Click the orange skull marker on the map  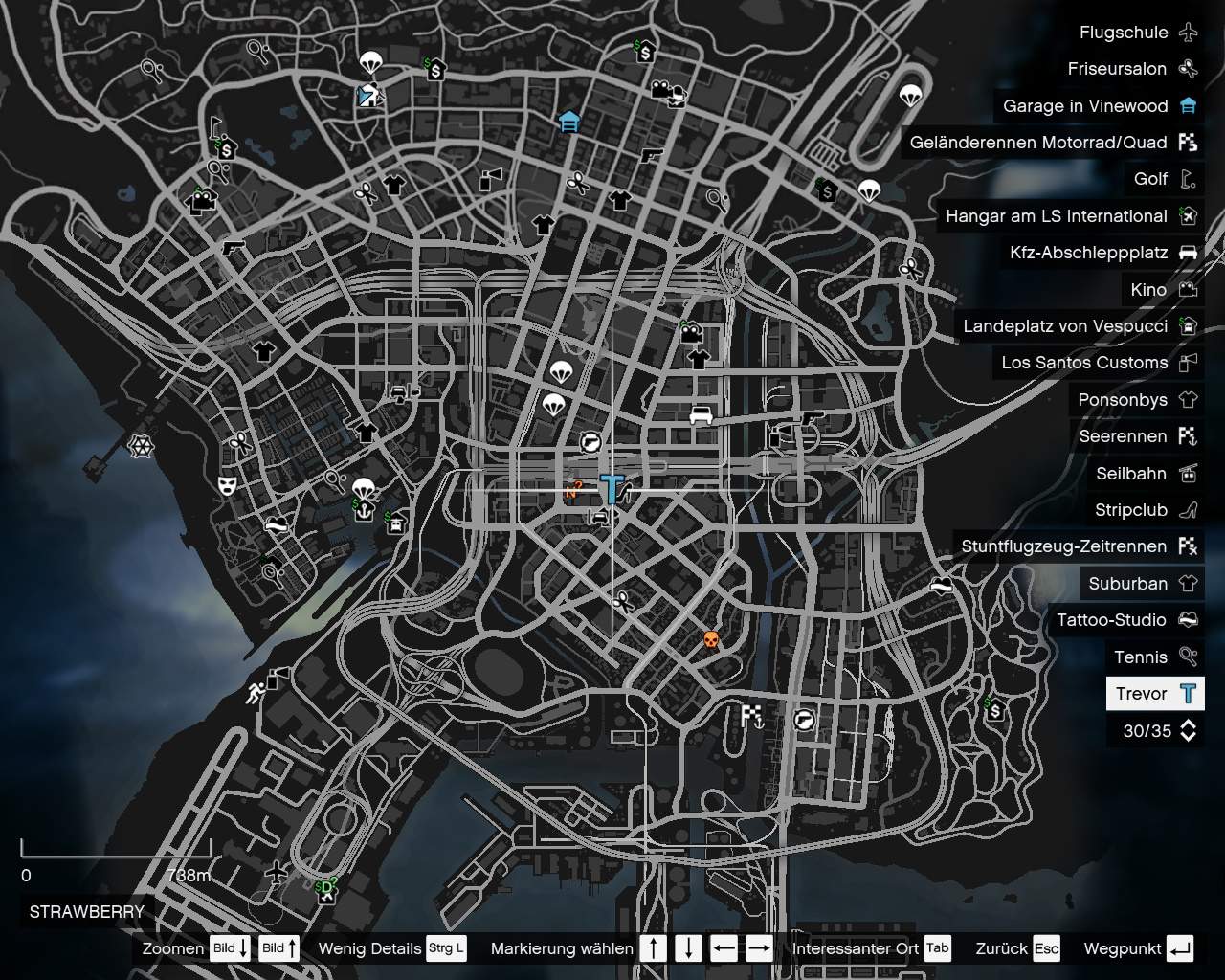710,638
